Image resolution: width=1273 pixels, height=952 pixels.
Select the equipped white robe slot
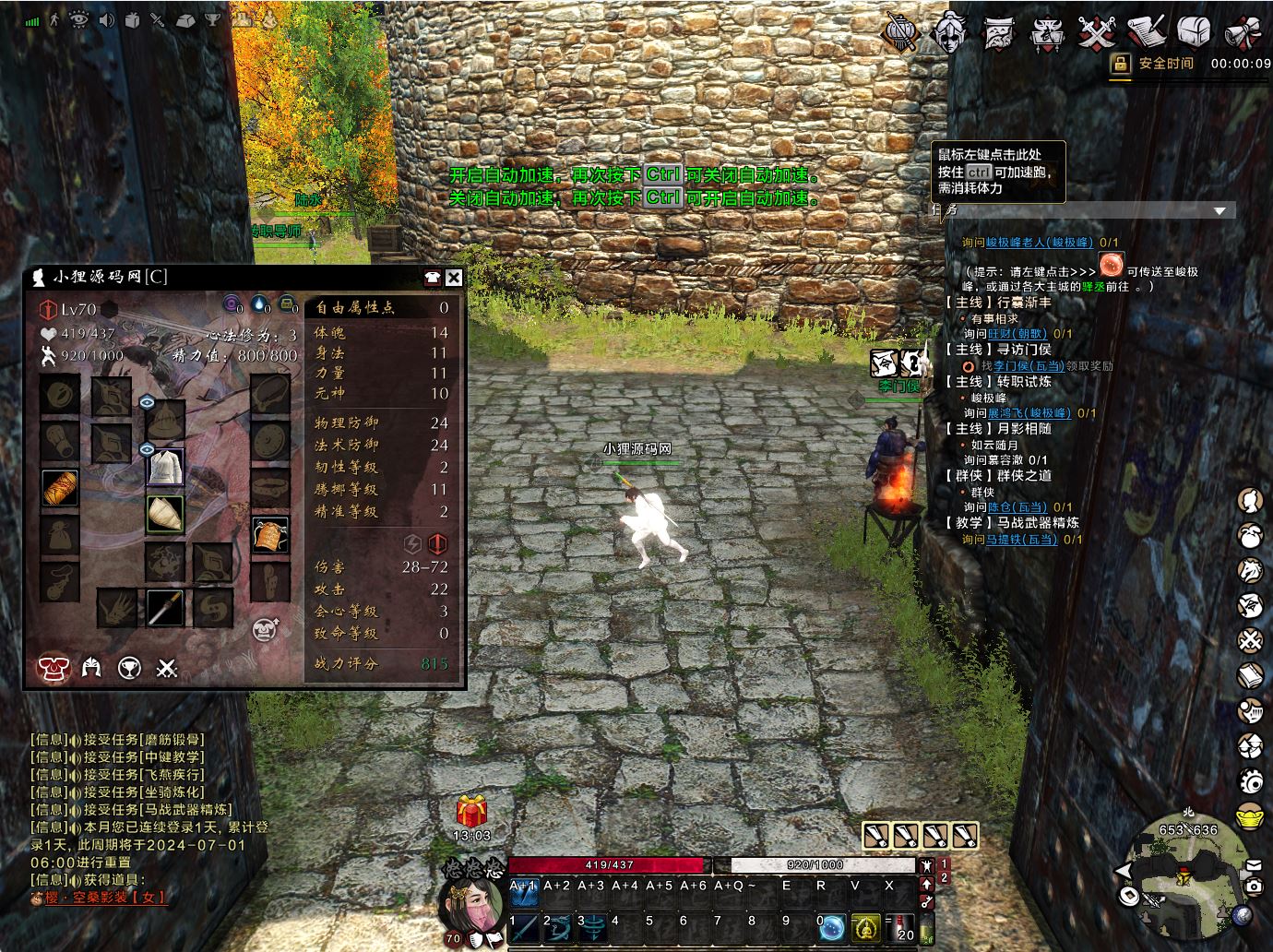click(x=165, y=467)
